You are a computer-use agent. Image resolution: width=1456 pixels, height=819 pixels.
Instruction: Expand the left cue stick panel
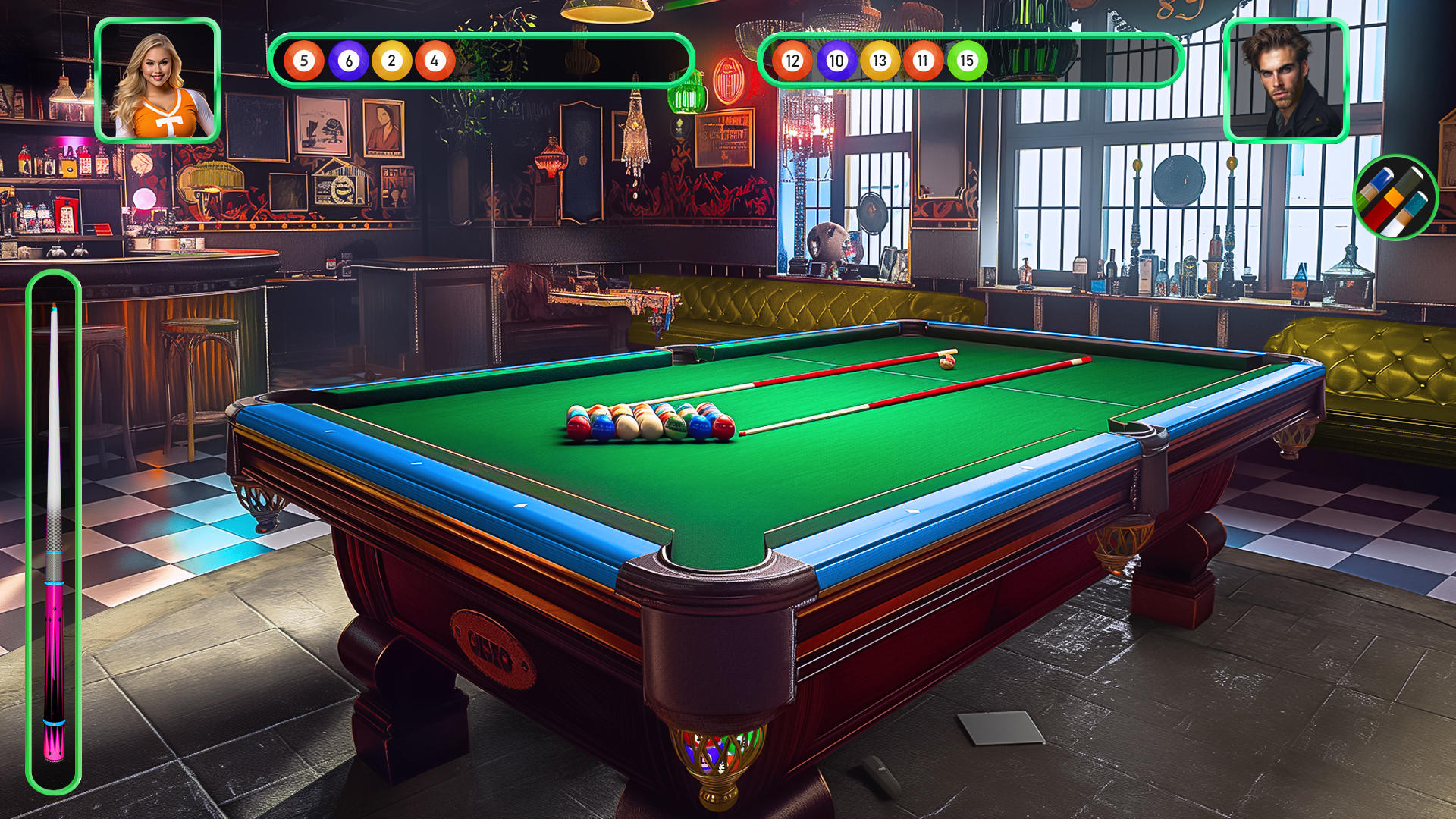pos(54,531)
